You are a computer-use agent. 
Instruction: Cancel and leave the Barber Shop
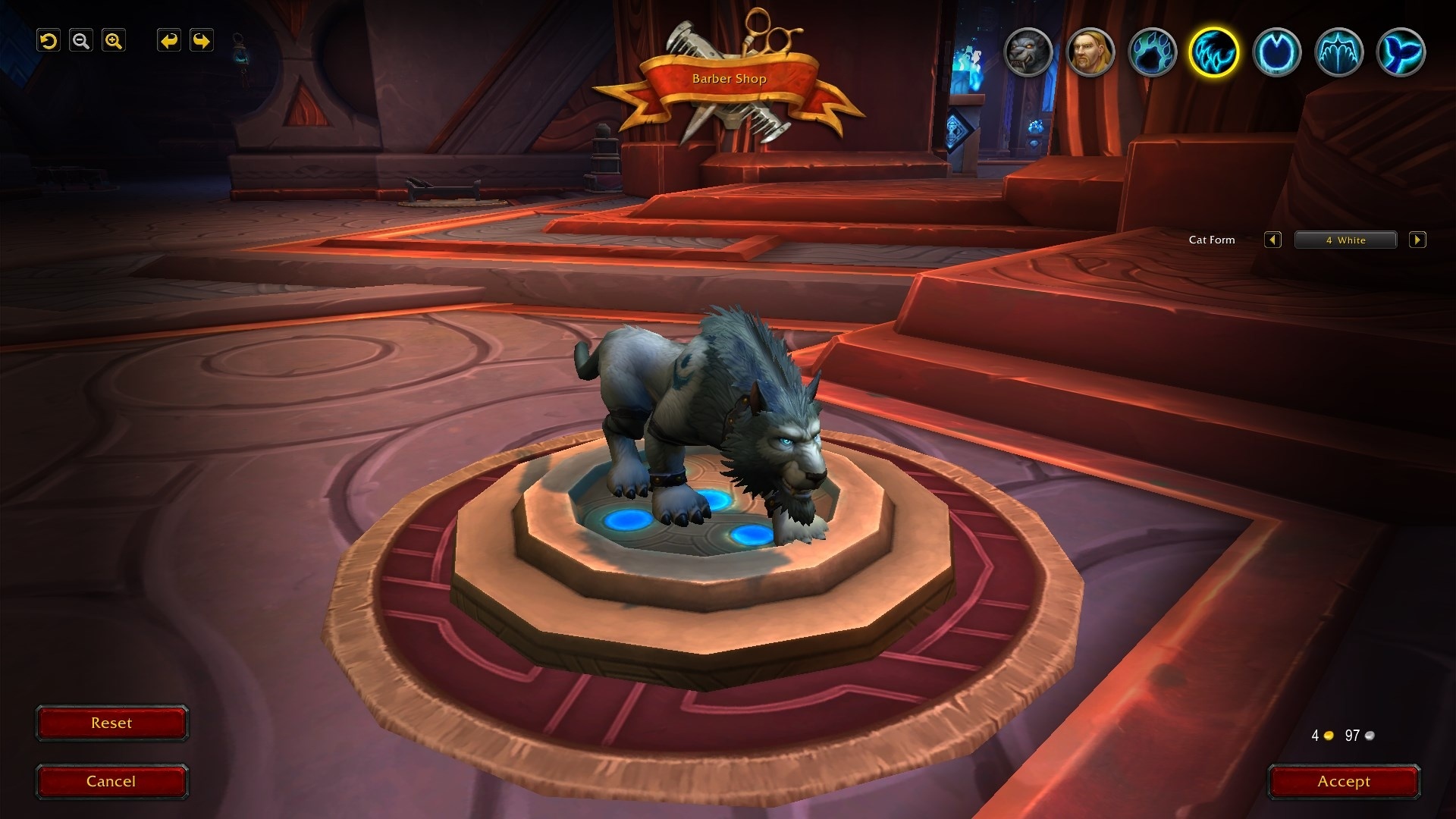point(111,782)
